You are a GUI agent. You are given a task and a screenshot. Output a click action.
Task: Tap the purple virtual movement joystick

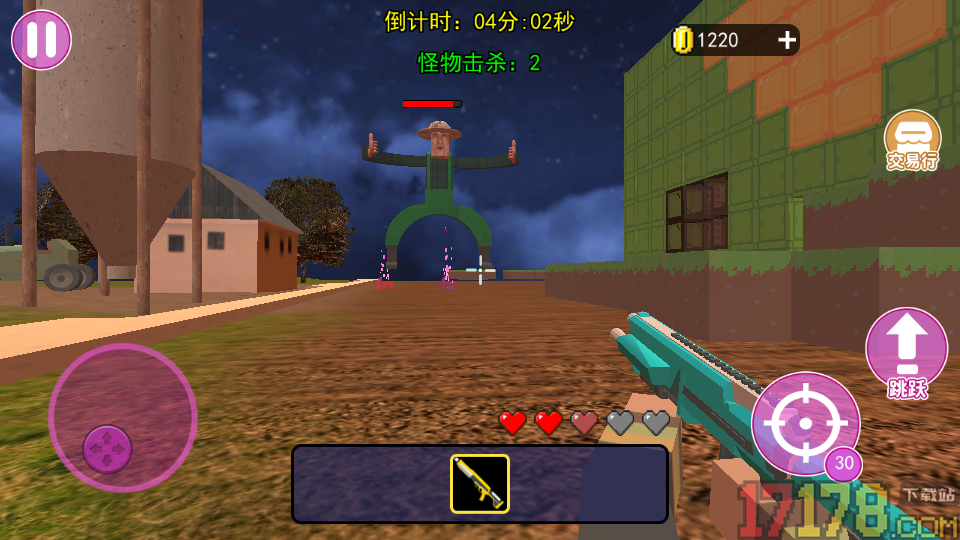108,447
